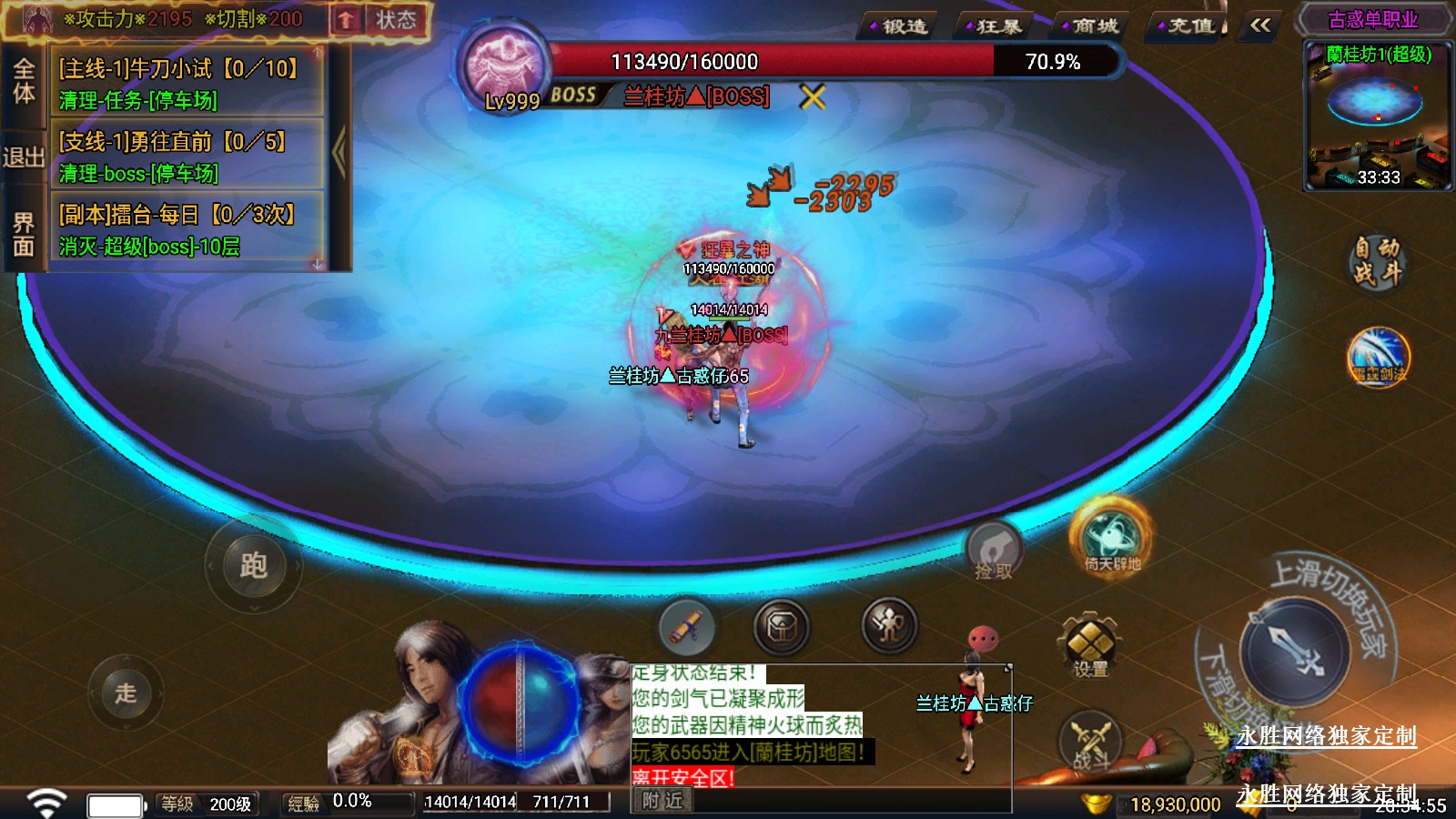
Task: Use the 倚天辟地 skill
Action: click(1111, 539)
